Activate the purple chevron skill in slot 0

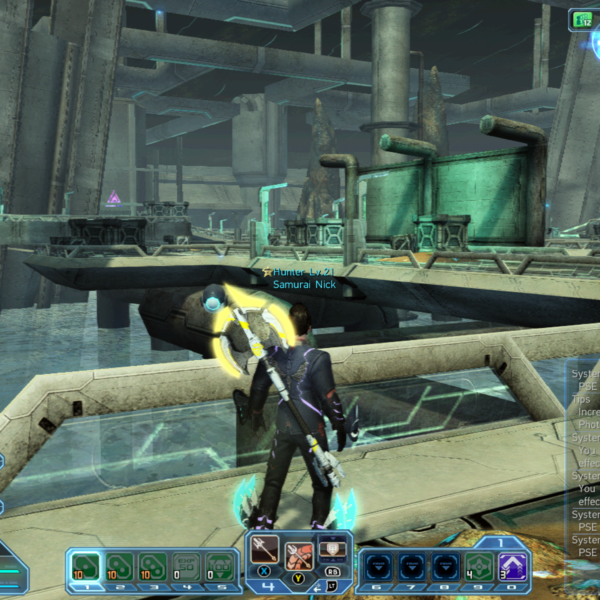[x=514, y=567]
